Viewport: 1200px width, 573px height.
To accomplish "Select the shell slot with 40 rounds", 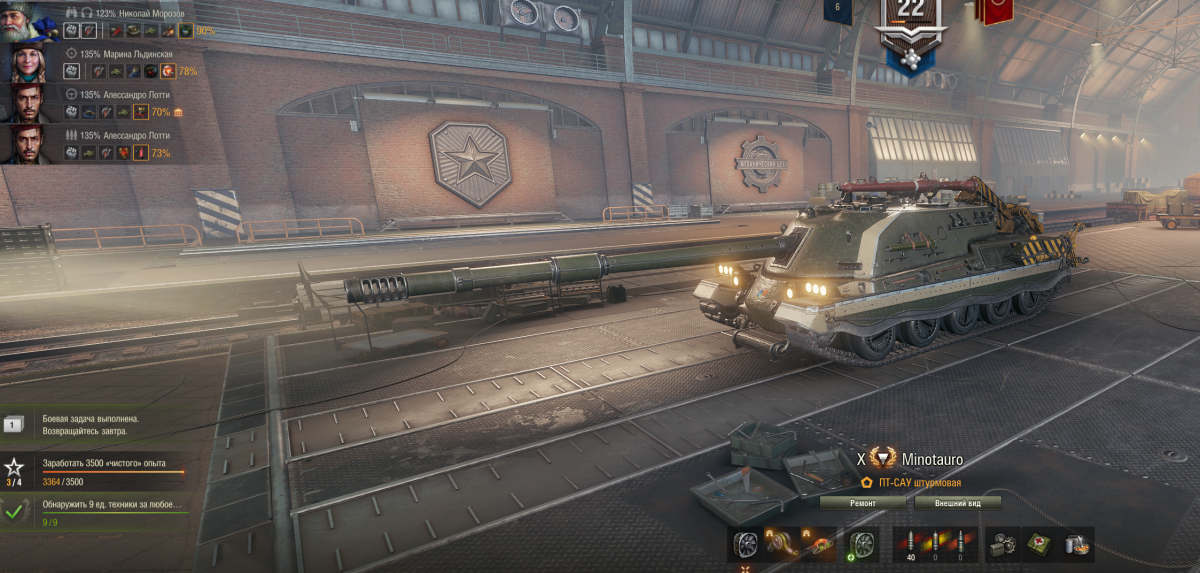I will (910, 545).
